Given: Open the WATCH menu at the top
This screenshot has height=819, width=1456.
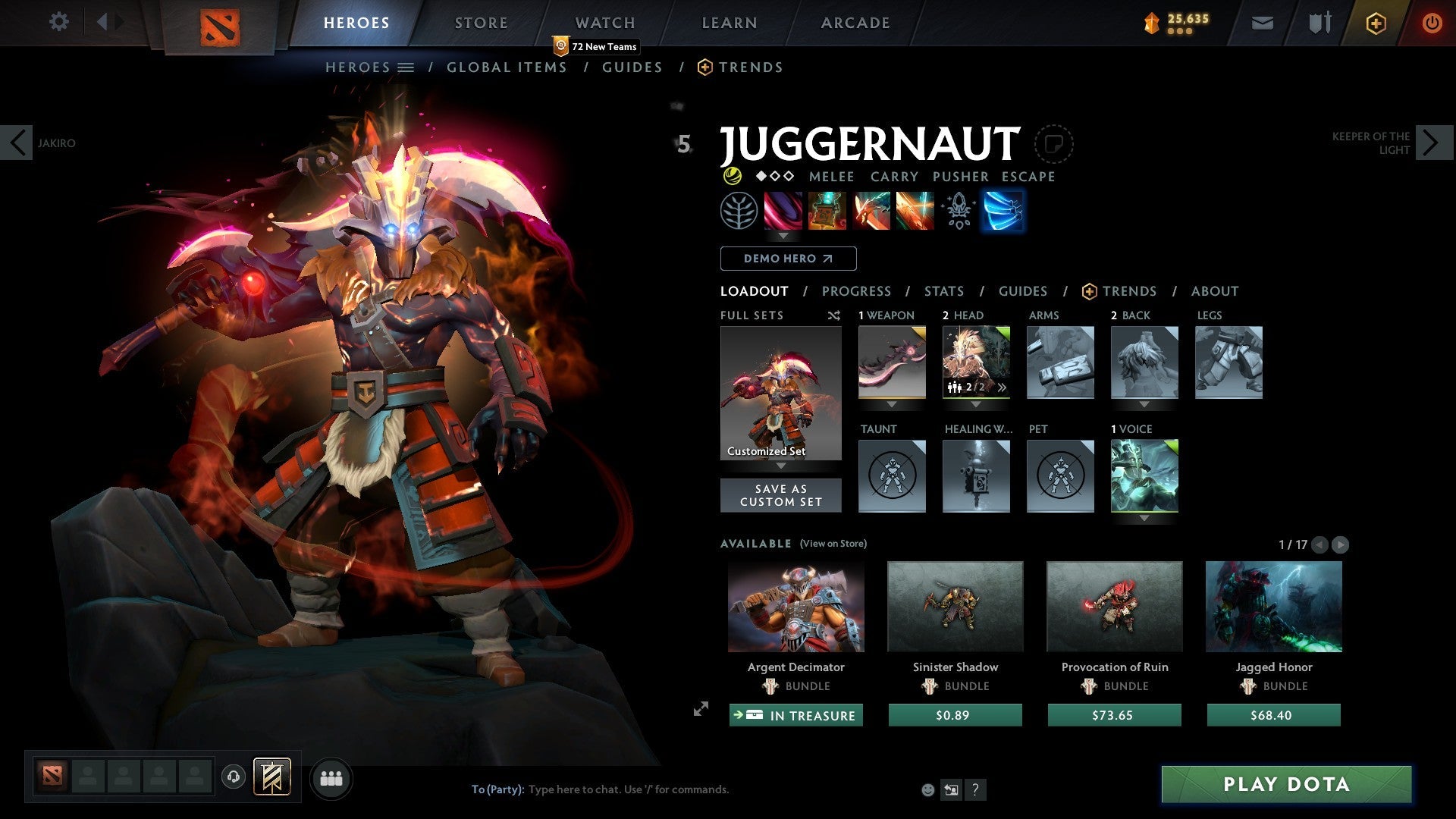Looking at the screenshot, I should pos(604,22).
